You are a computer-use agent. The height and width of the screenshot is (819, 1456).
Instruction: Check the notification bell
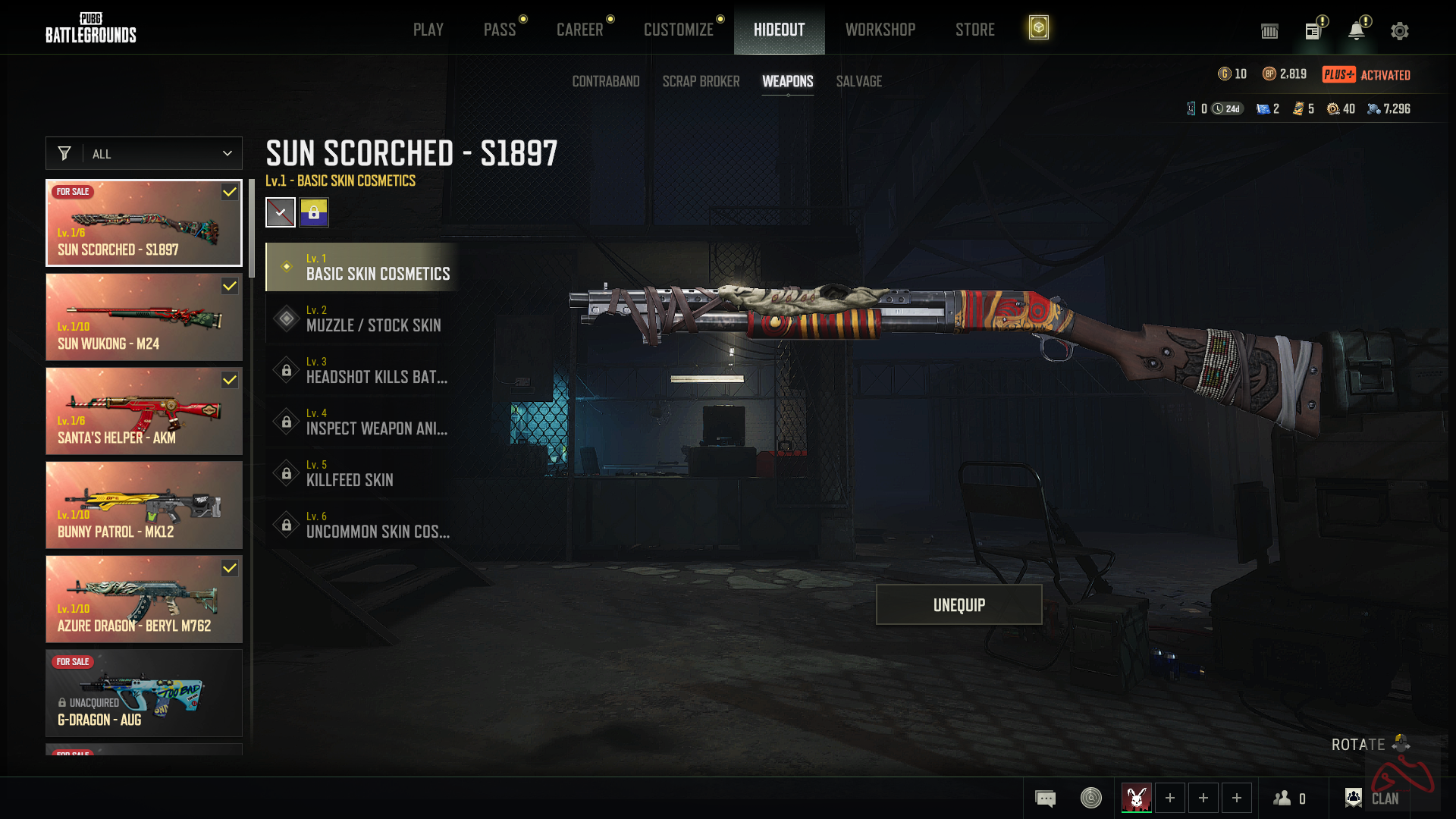point(1356,31)
